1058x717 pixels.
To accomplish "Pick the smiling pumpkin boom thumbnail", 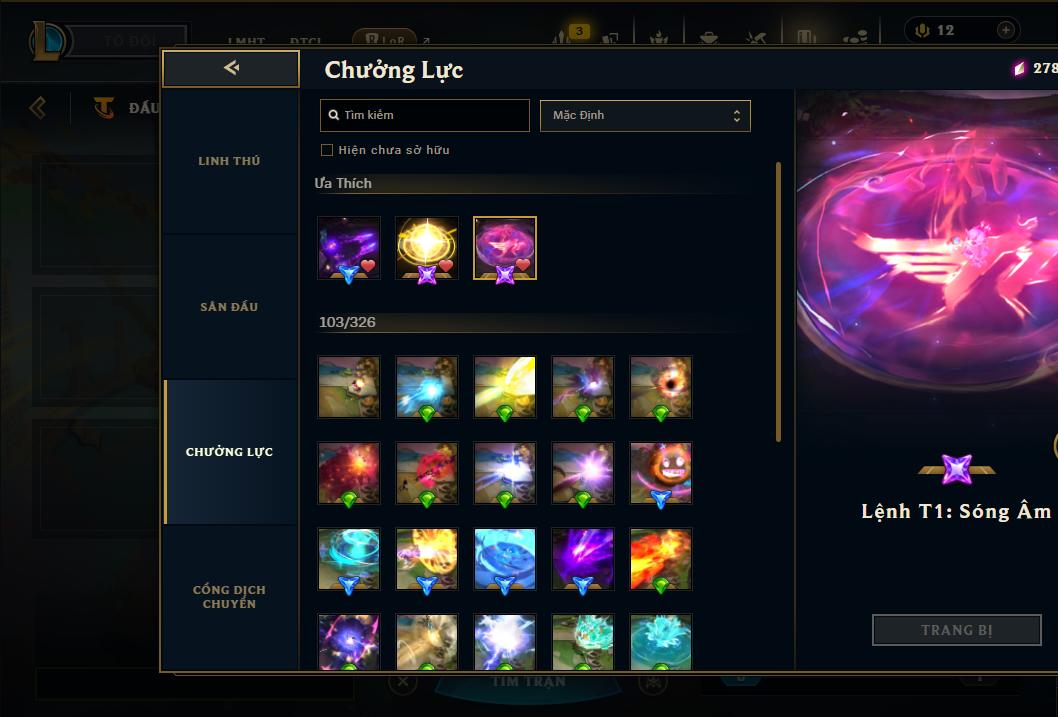I will point(661,473).
